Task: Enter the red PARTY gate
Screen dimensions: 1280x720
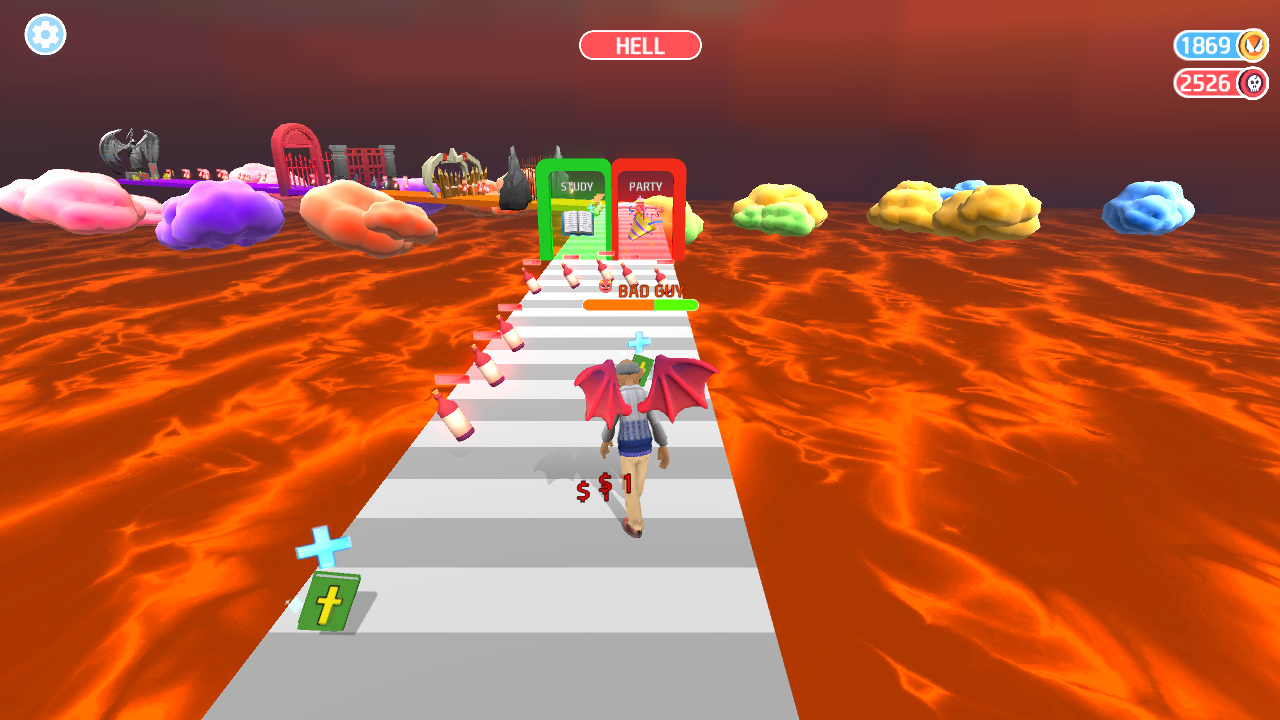Action: 647,200
